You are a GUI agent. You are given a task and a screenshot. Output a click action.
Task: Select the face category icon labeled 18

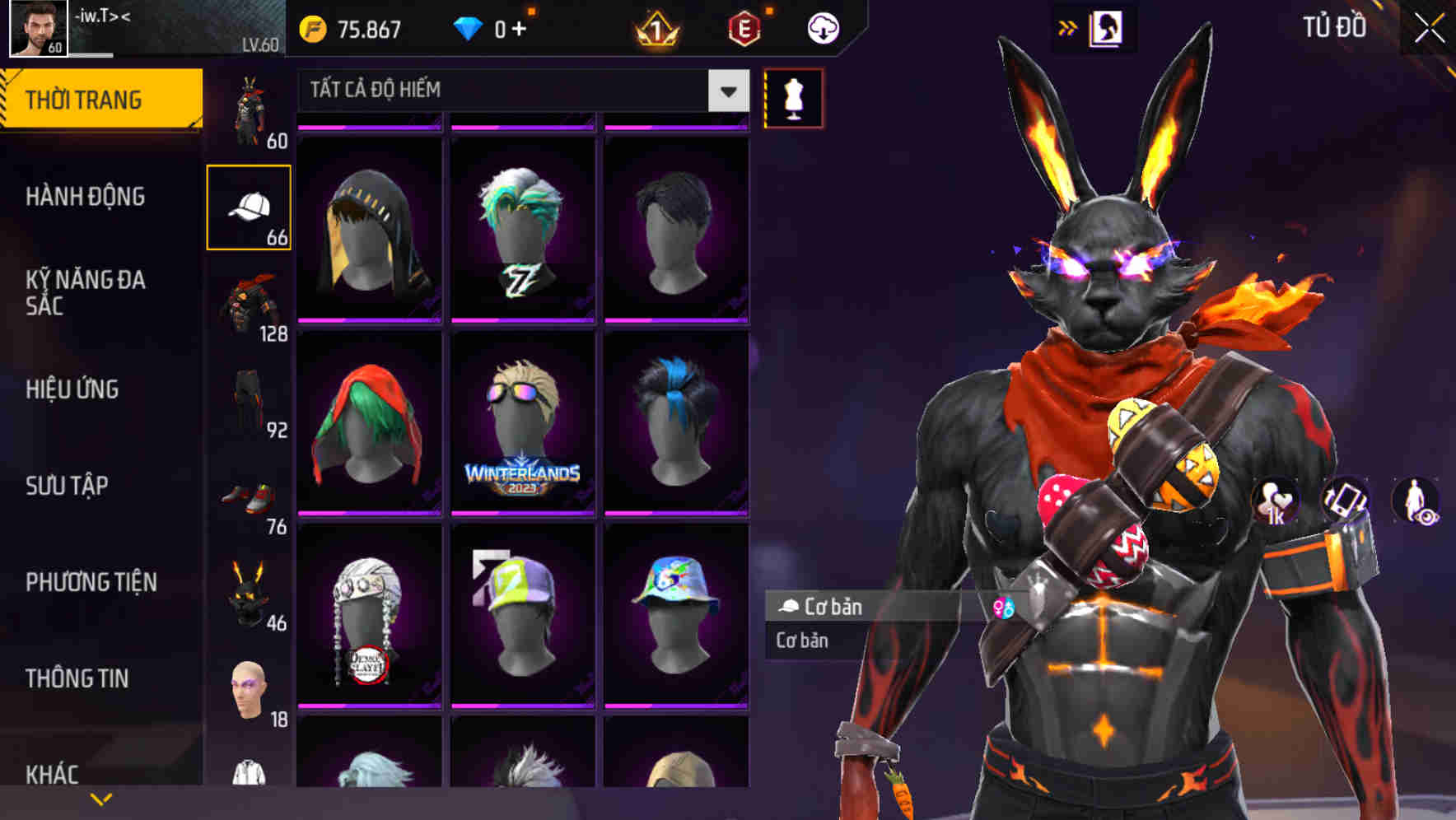pos(250,692)
